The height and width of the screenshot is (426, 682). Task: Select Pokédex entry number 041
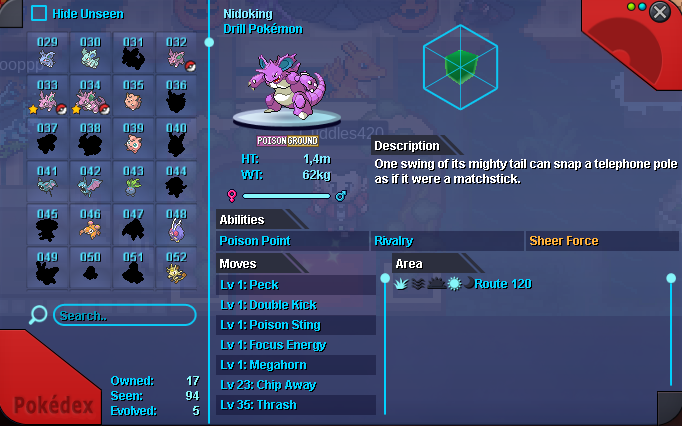pos(47,184)
